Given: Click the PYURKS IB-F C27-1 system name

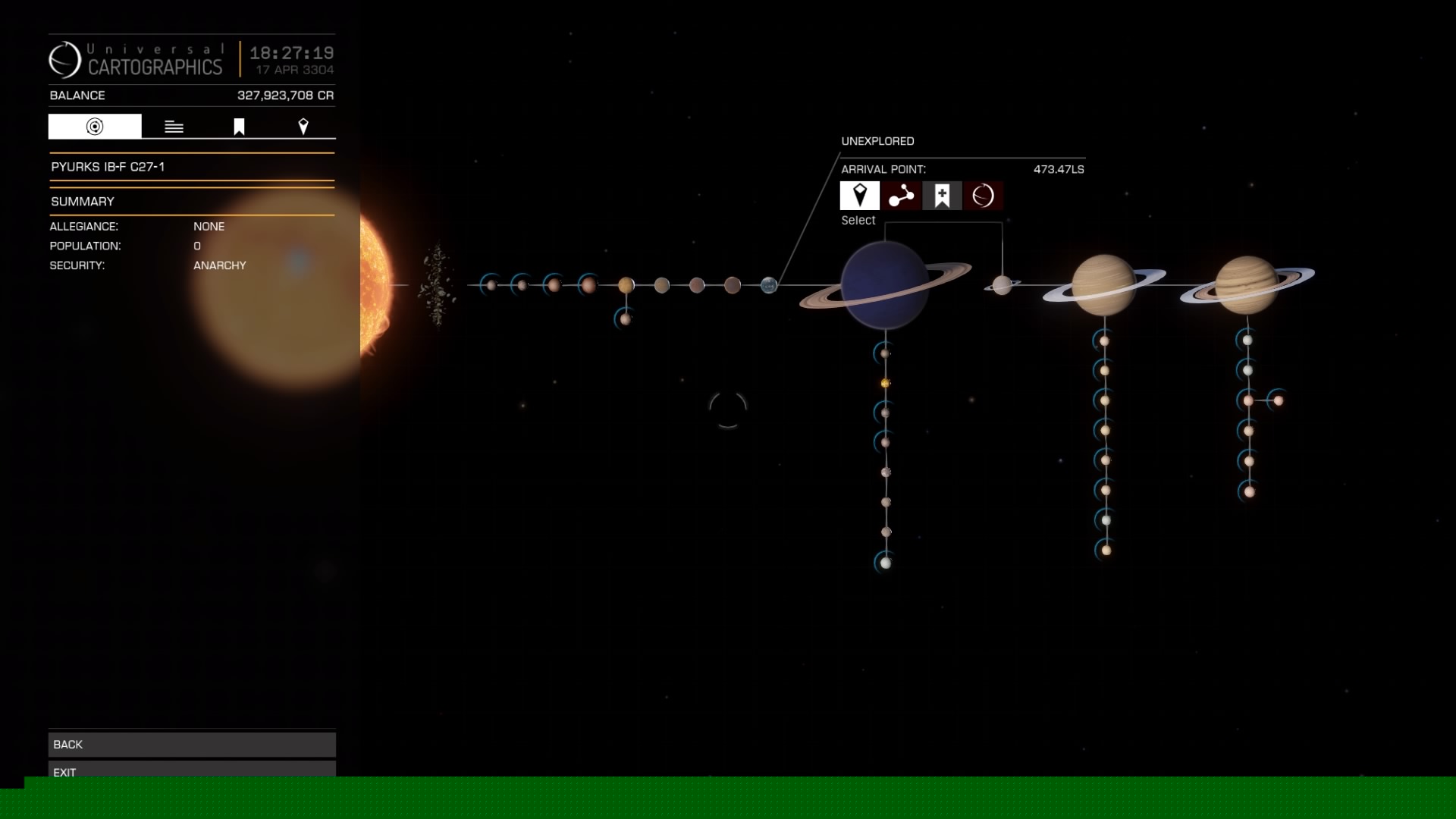Looking at the screenshot, I should (x=108, y=168).
